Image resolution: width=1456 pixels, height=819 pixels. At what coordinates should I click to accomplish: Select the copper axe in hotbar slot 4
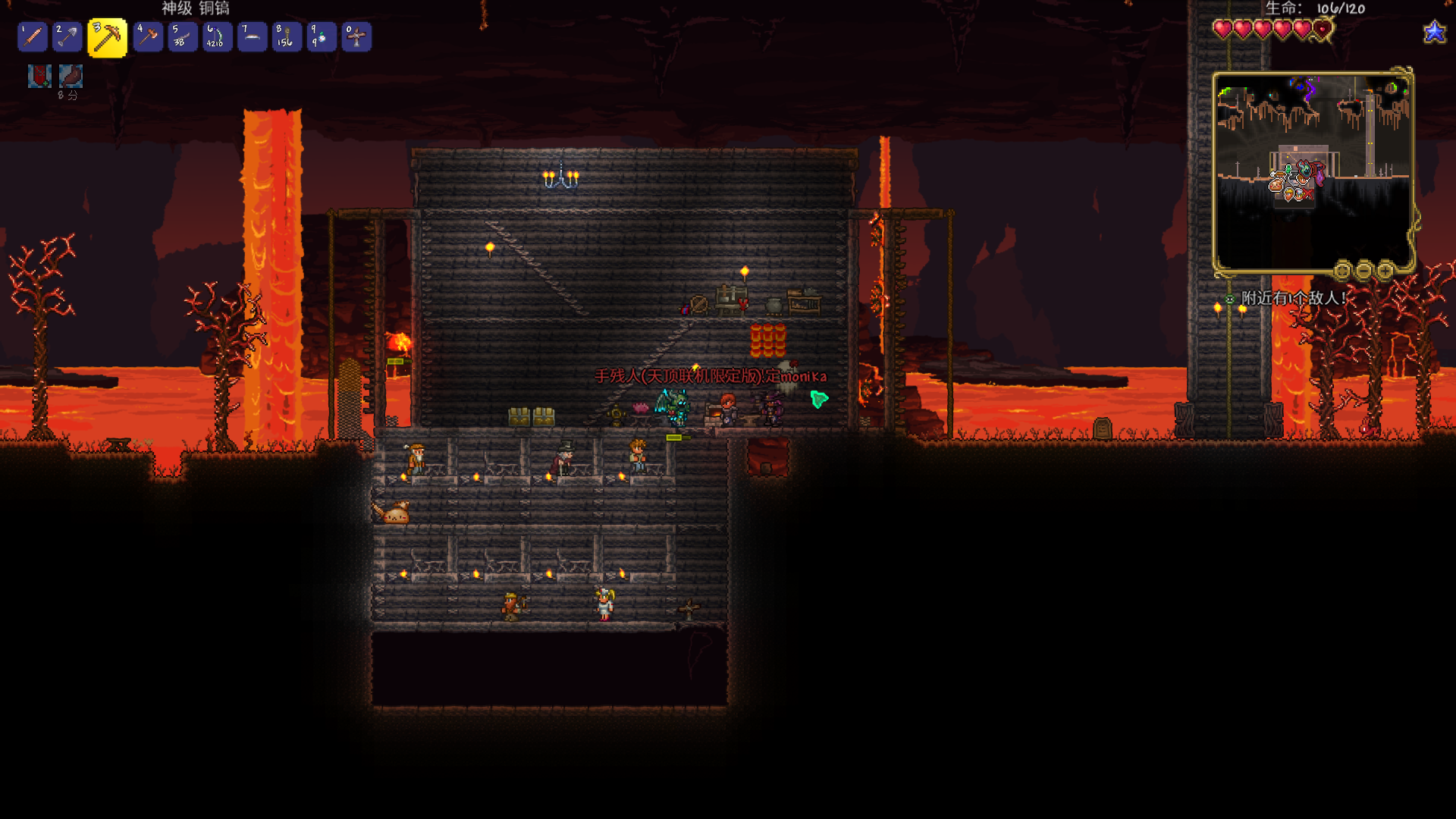tap(148, 36)
